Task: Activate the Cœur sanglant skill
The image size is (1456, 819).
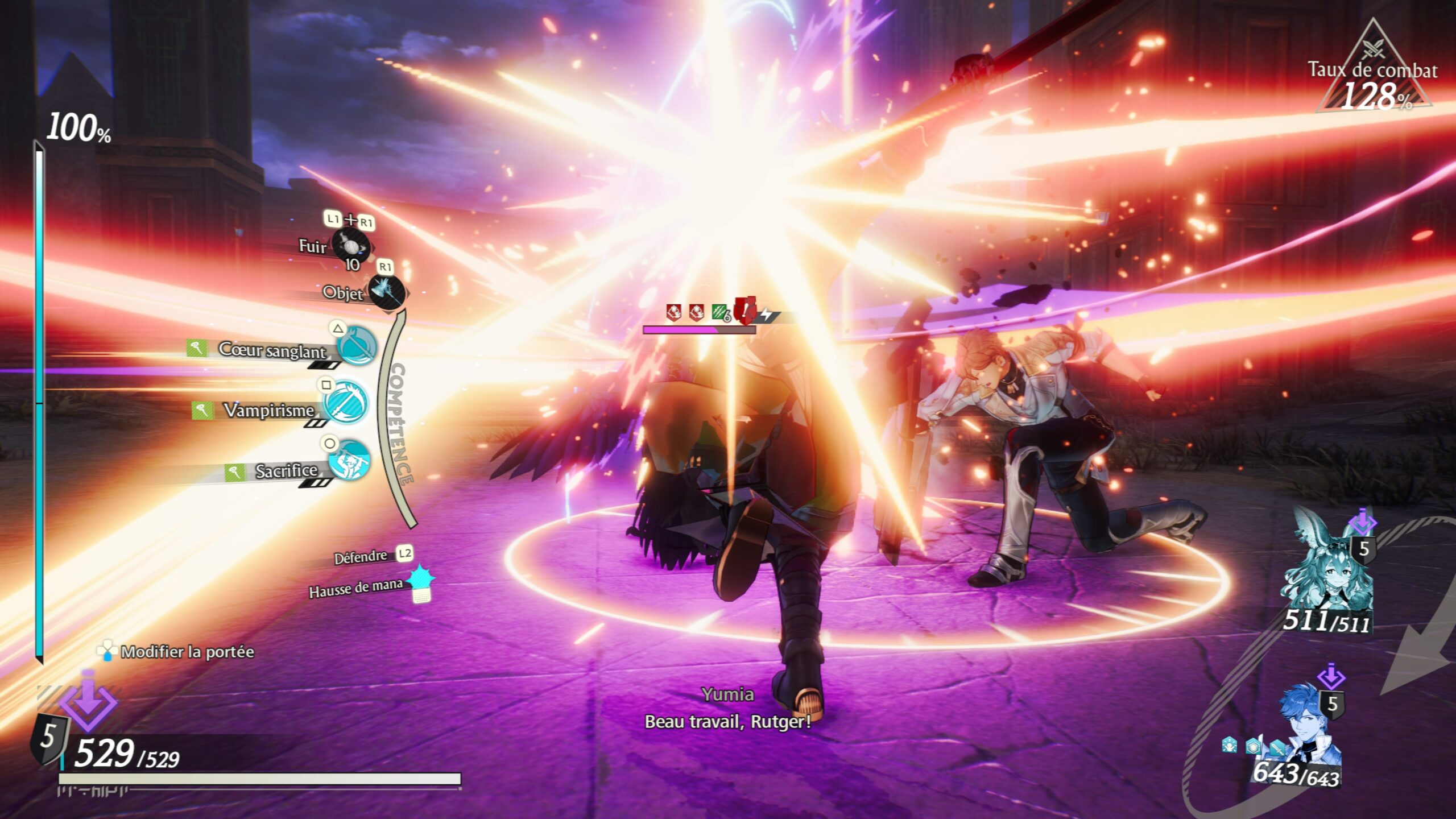Action: point(357,345)
